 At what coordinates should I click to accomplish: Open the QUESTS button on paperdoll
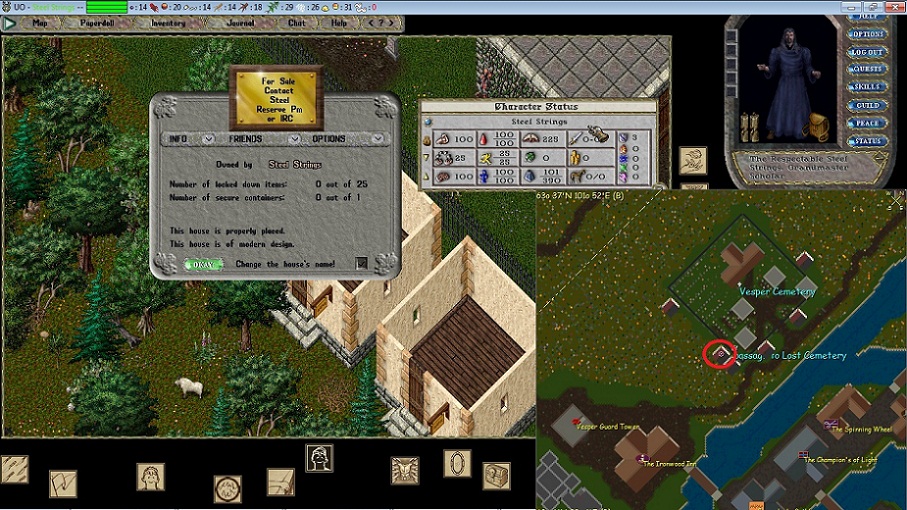(867, 70)
